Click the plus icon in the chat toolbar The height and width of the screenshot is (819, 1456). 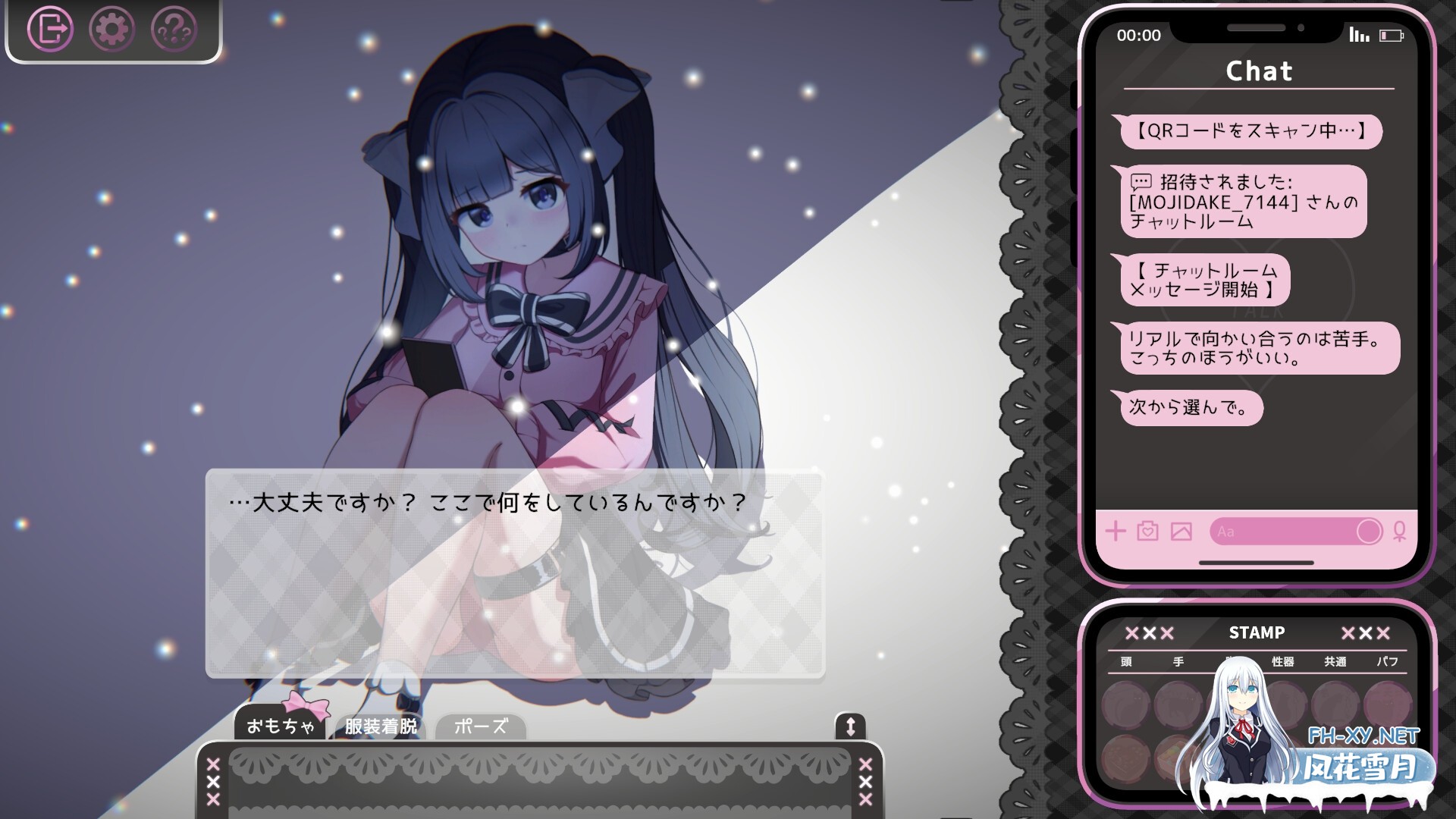pos(1115,532)
